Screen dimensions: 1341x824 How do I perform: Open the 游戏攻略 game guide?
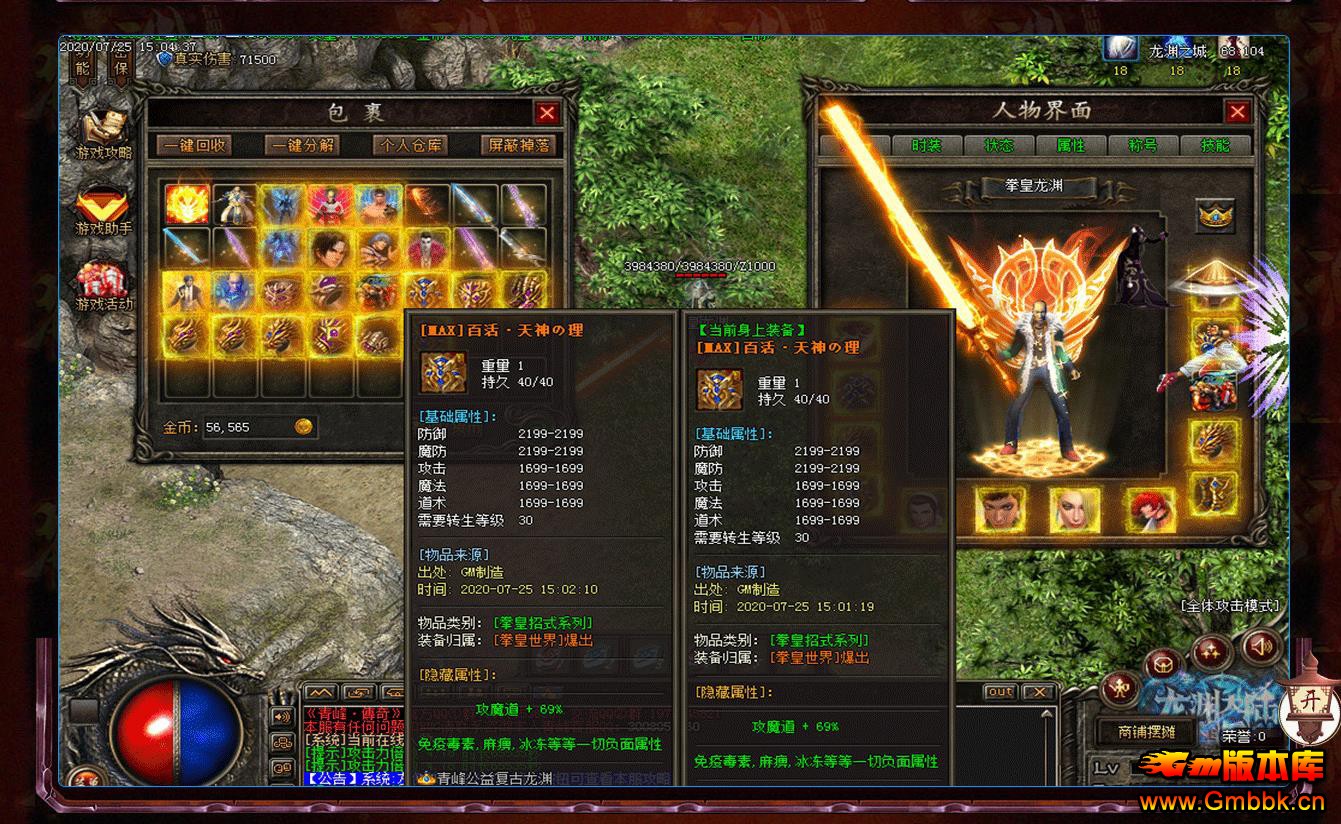[x=104, y=134]
